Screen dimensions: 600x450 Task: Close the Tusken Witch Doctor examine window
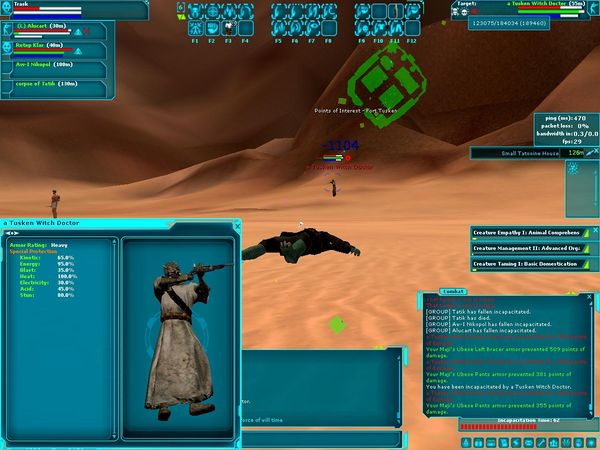(x=237, y=227)
